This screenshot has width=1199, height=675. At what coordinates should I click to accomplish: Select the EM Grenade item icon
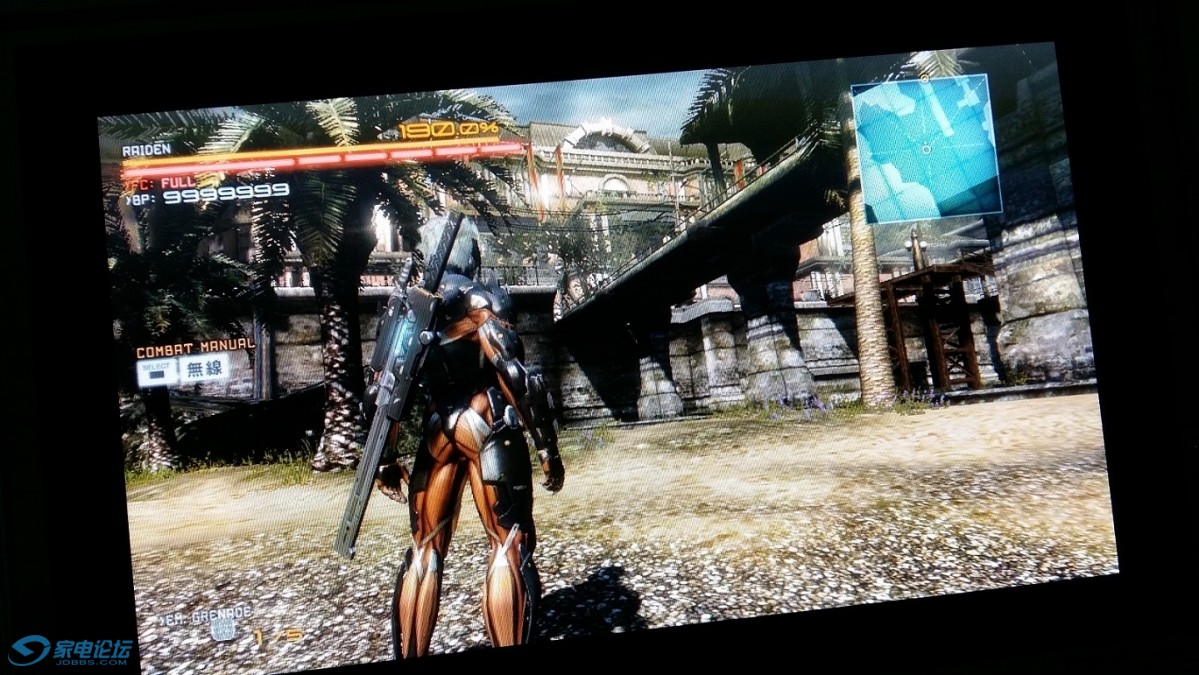pyautogui.click(x=223, y=630)
